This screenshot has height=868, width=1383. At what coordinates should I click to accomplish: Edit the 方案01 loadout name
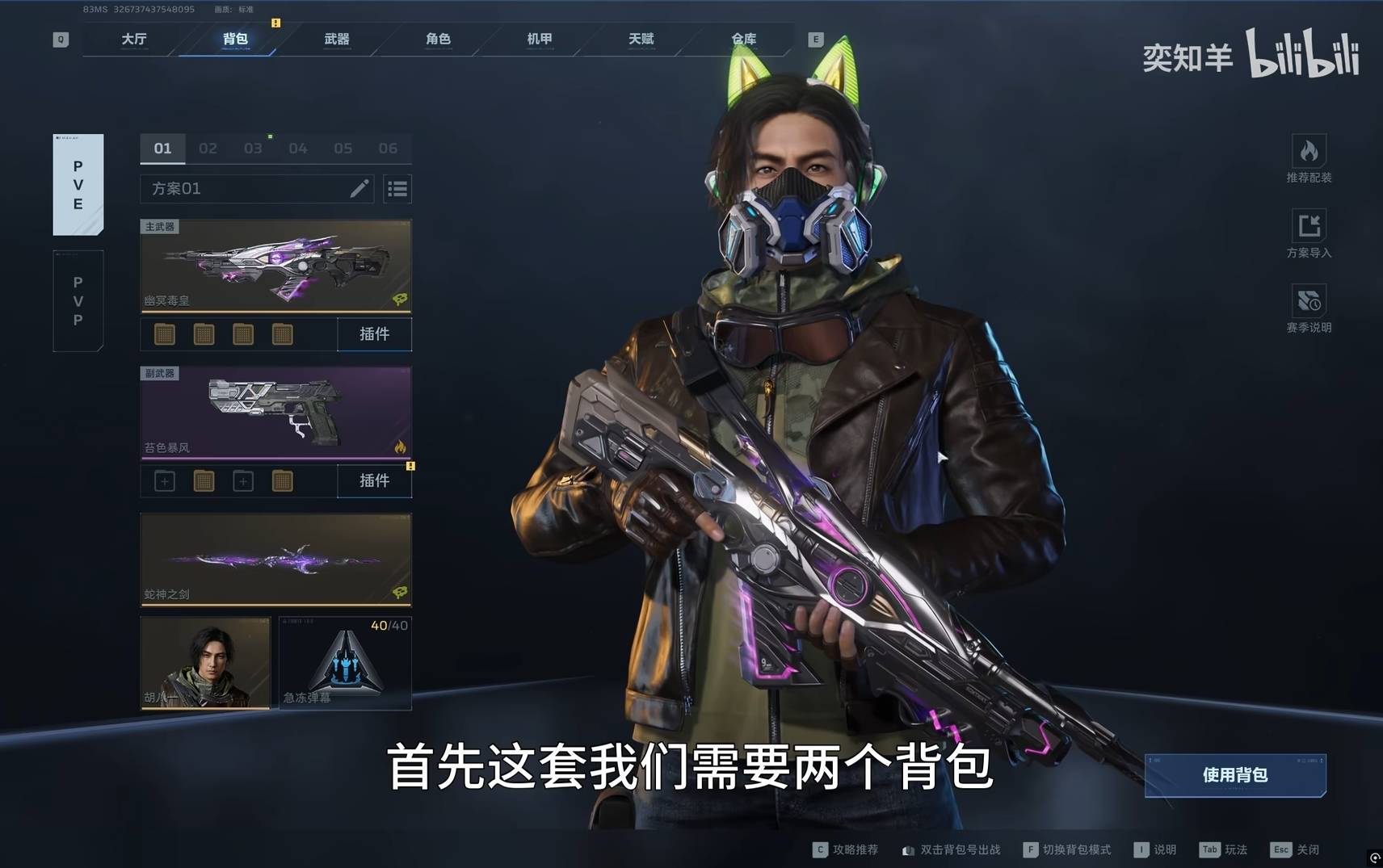(x=359, y=189)
